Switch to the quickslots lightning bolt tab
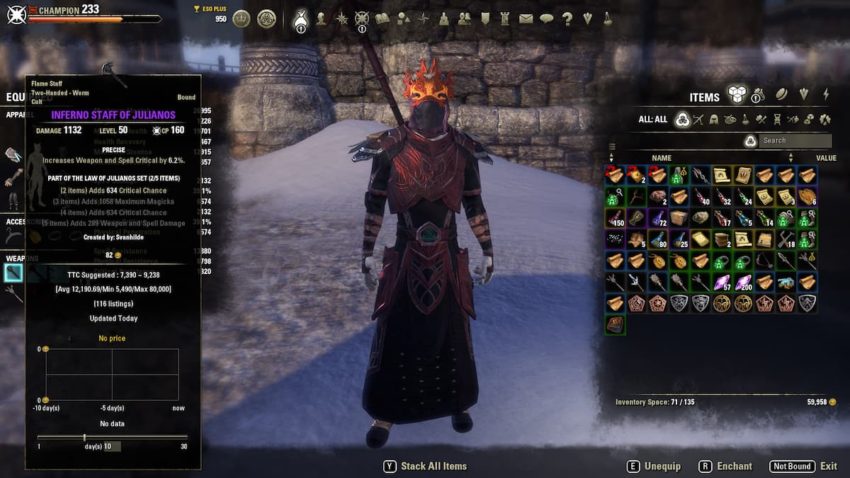This screenshot has width=850, height=478. click(x=826, y=95)
